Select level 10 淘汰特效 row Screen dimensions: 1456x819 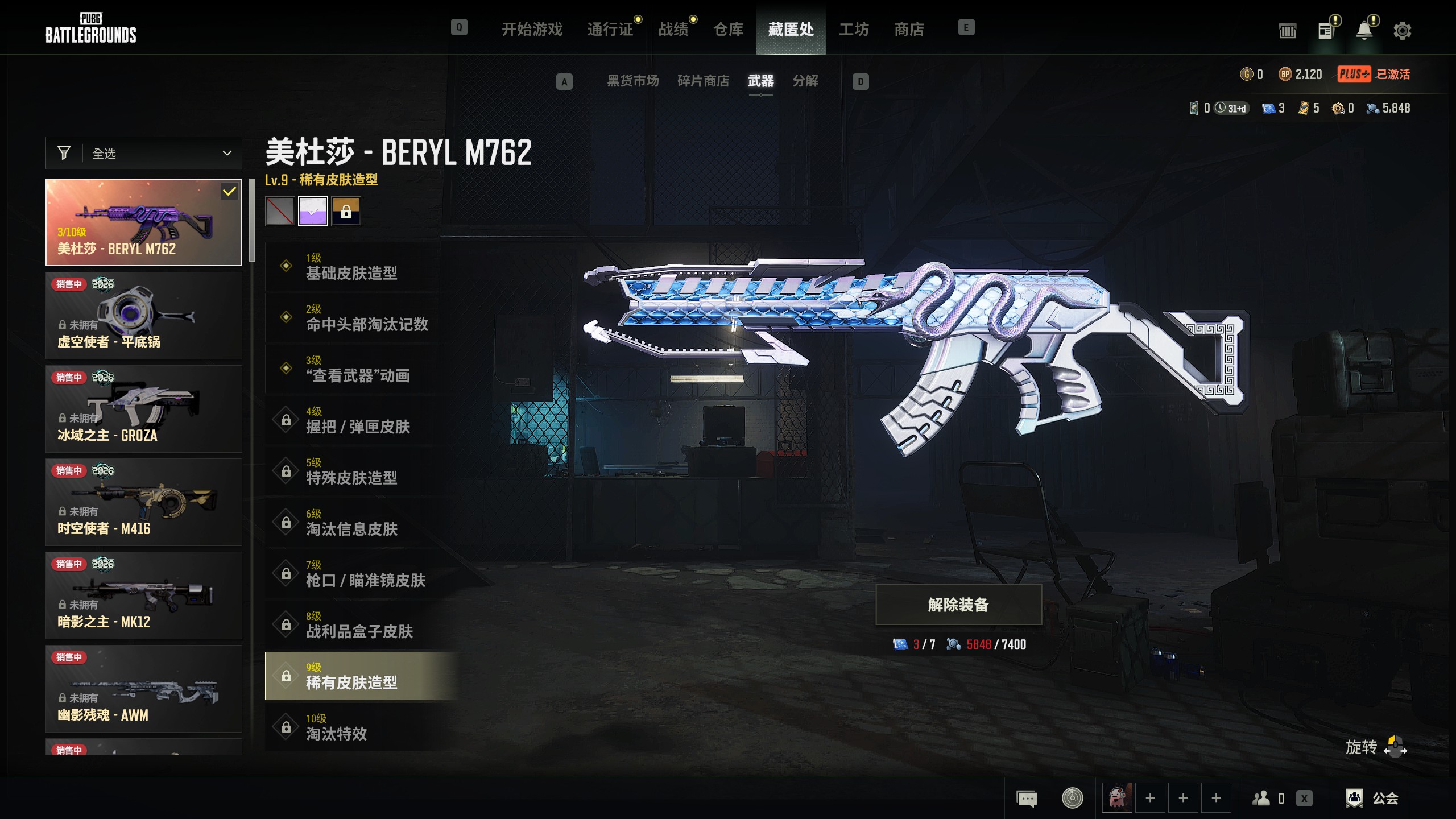click(x=362, y=727)
